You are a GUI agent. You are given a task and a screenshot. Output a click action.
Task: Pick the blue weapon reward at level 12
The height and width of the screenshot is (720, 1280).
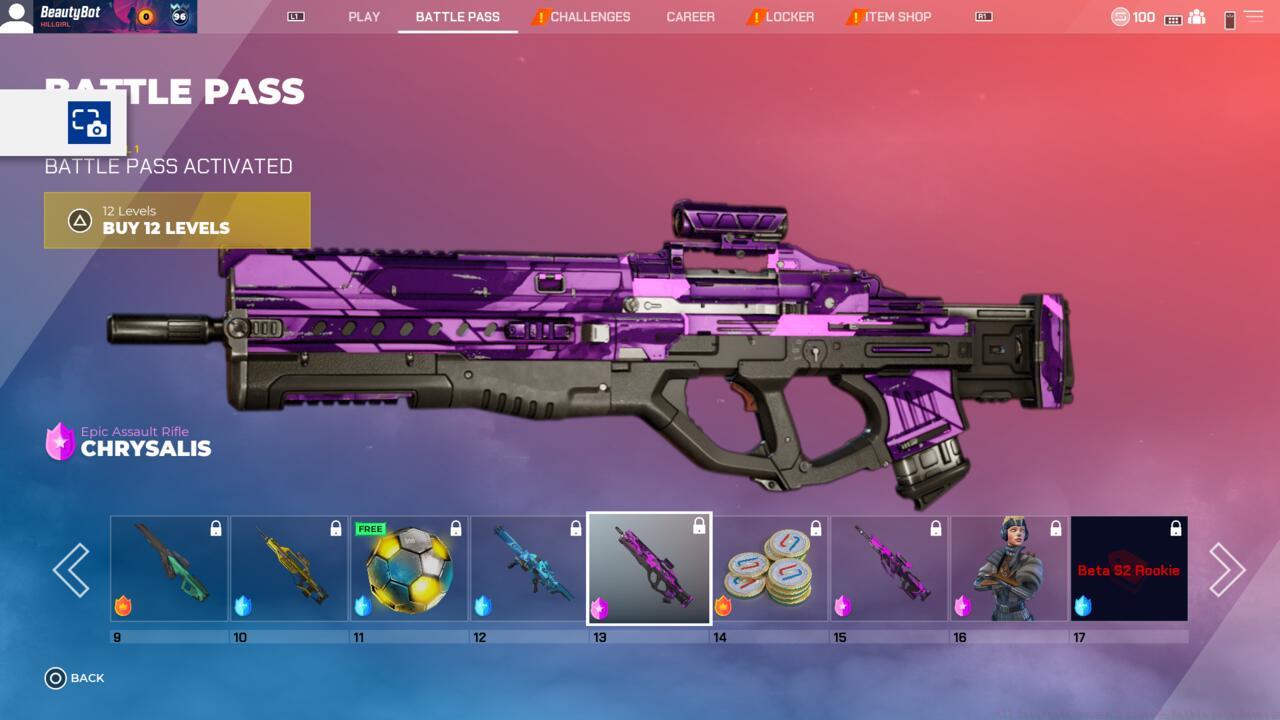(529, 569)
